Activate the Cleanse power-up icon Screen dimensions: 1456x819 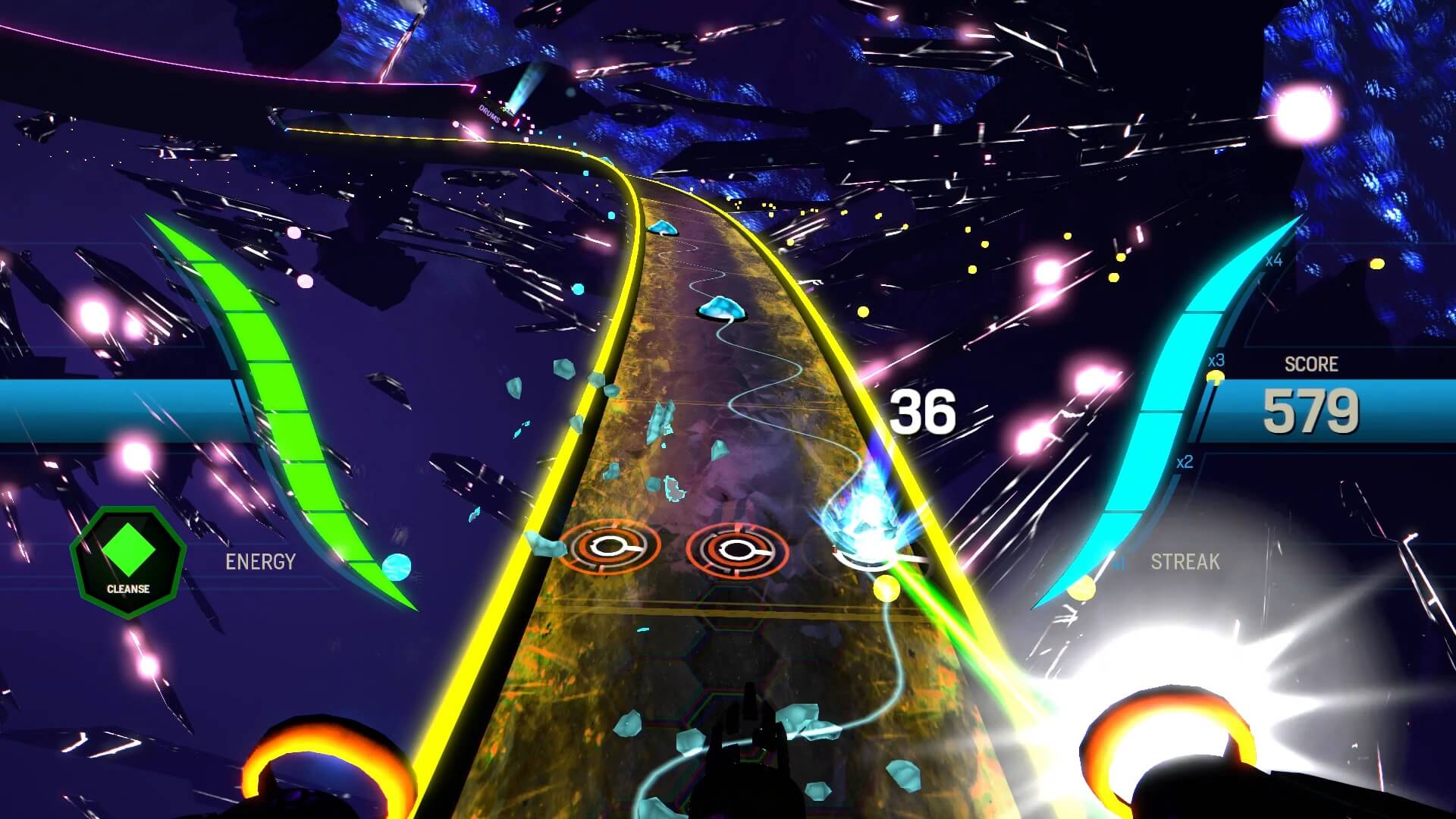(x=127, y=562)
